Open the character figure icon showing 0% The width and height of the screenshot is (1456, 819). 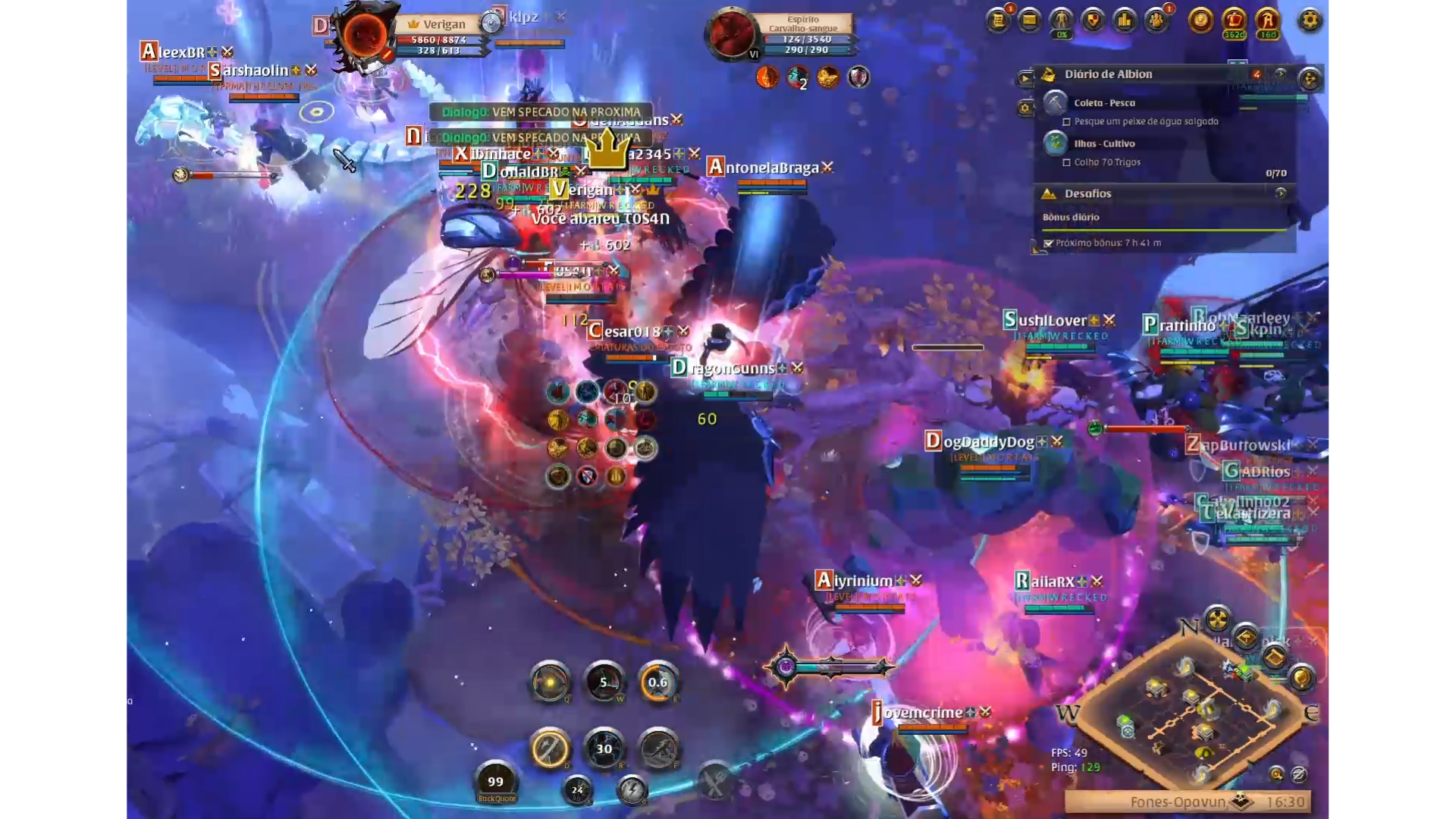[x=1061, y=20]
